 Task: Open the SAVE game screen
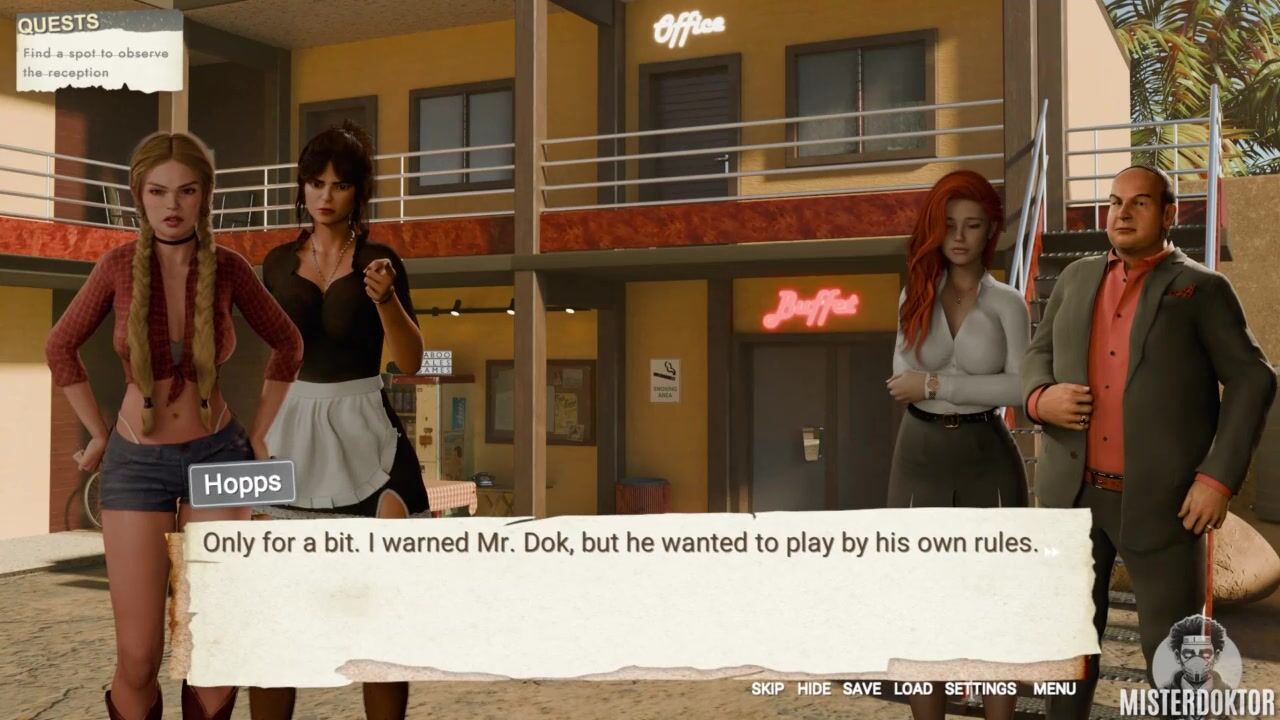click(861, 689)
